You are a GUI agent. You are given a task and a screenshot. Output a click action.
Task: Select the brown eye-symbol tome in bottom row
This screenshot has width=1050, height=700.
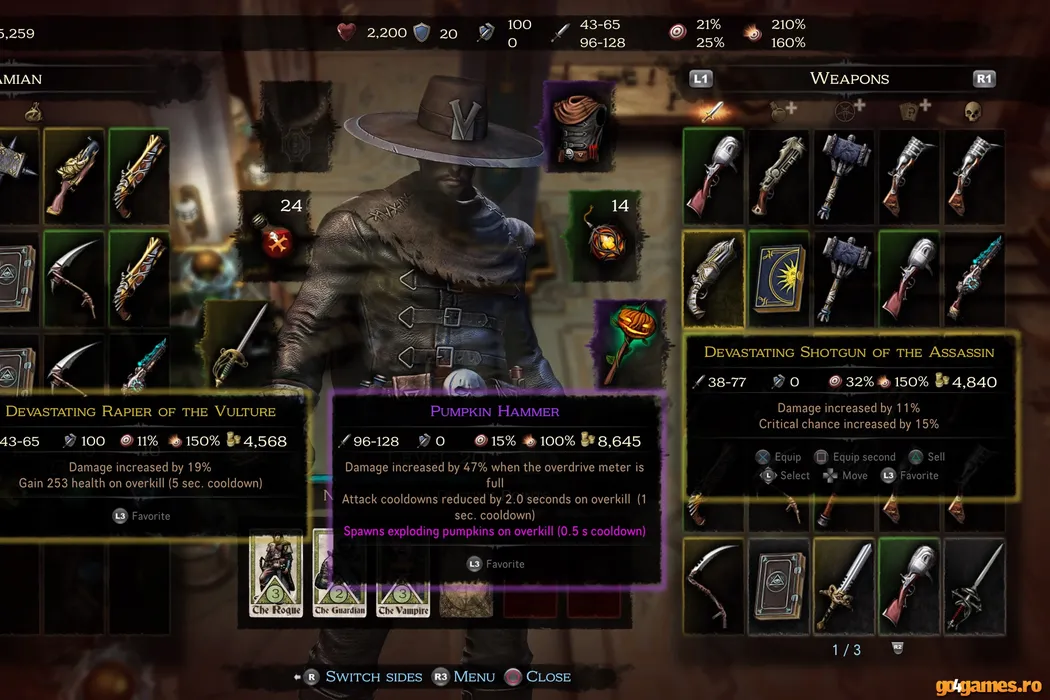(779, 580)
